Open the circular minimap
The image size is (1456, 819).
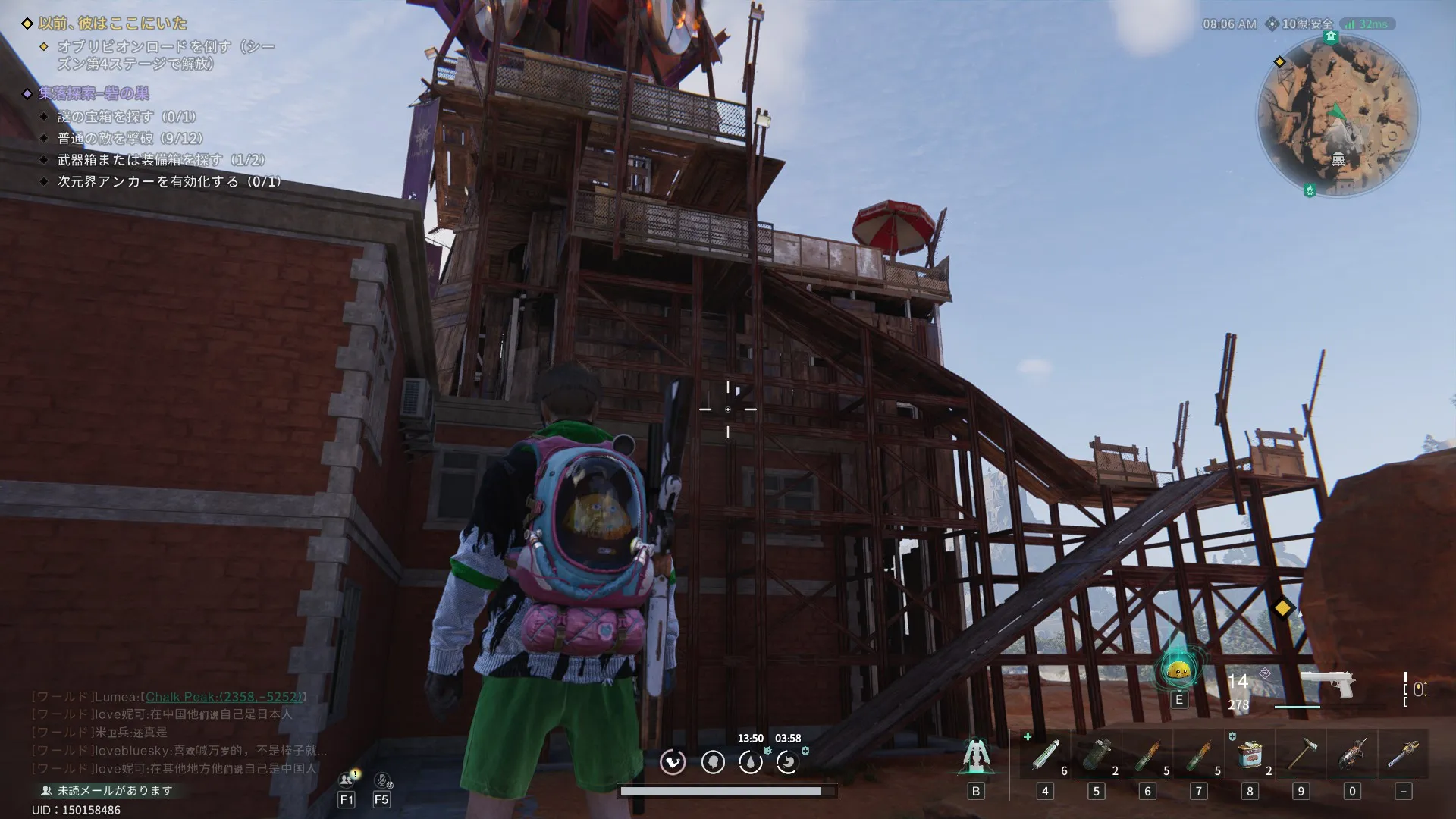click(1338, 115)
